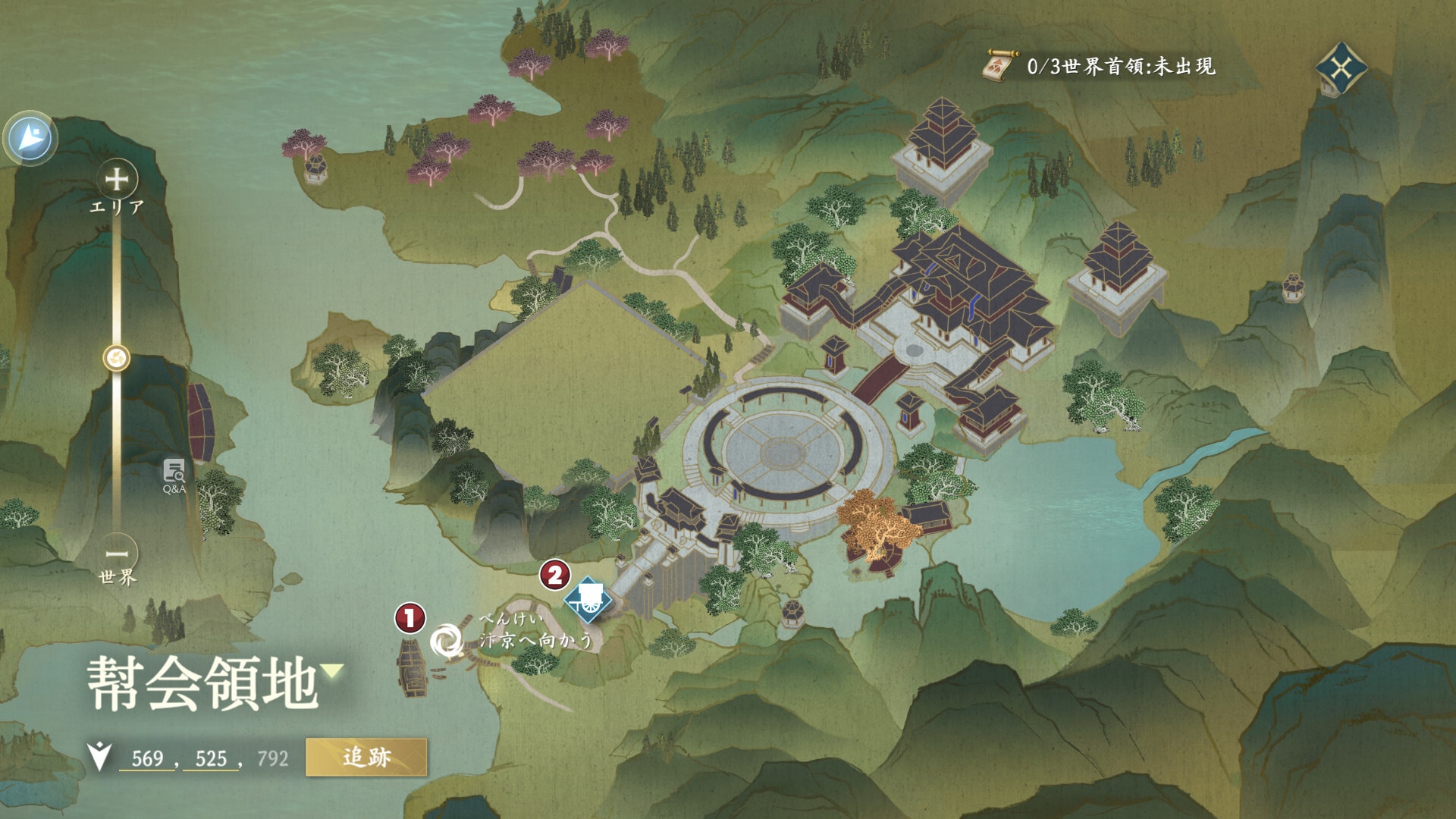
Task: Select the swirl portal to 汴京
Action: (447, 641)
